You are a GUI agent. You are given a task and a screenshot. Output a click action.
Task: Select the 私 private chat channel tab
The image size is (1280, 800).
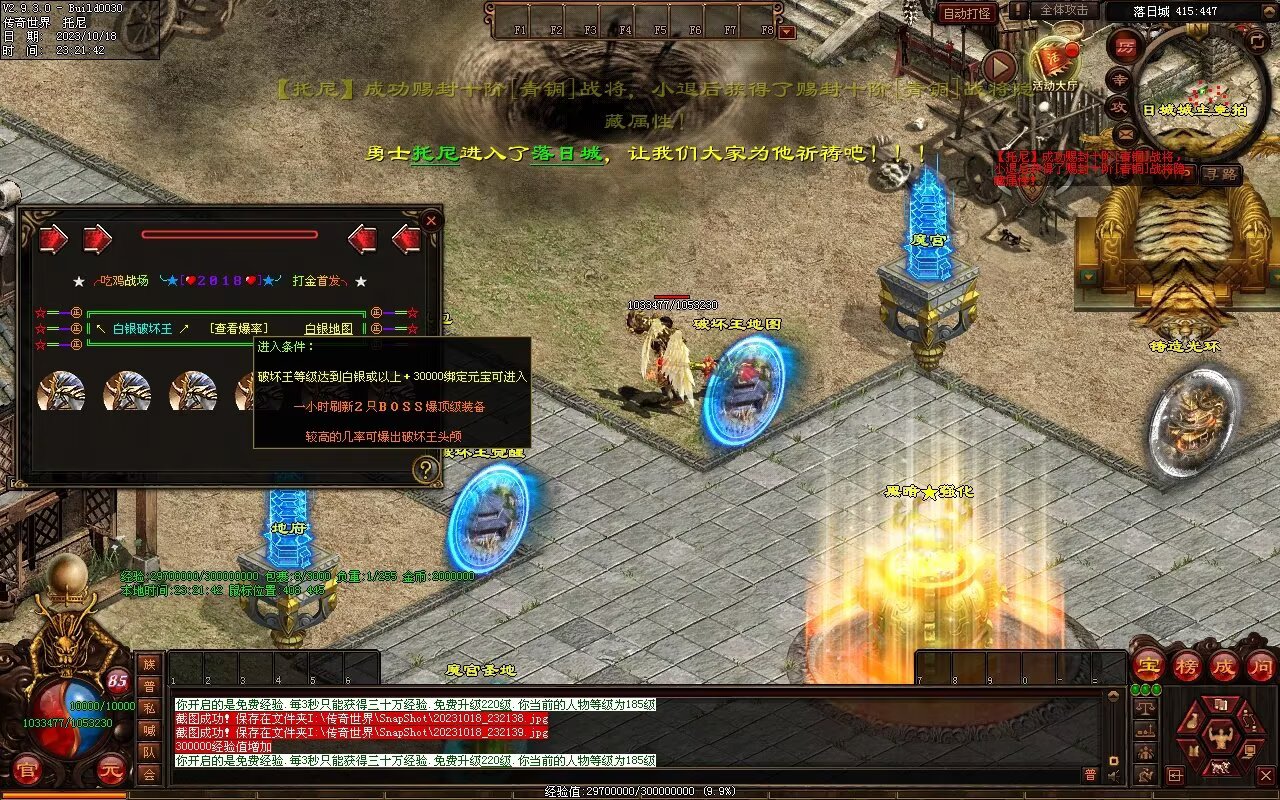point(149,708)
